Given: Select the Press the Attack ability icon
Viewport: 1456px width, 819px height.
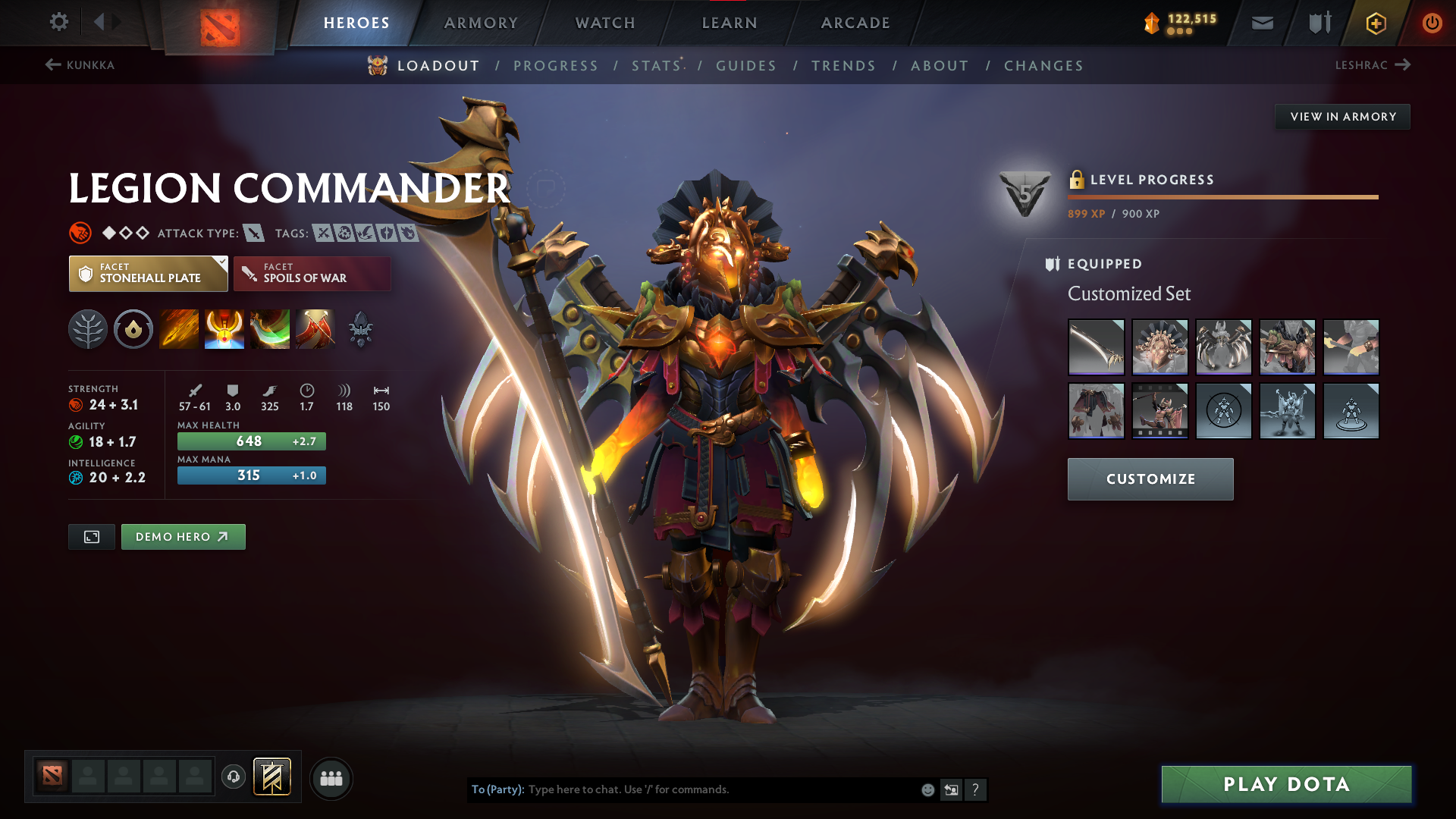Looking at the screenshot, I should tap(224, 329).
